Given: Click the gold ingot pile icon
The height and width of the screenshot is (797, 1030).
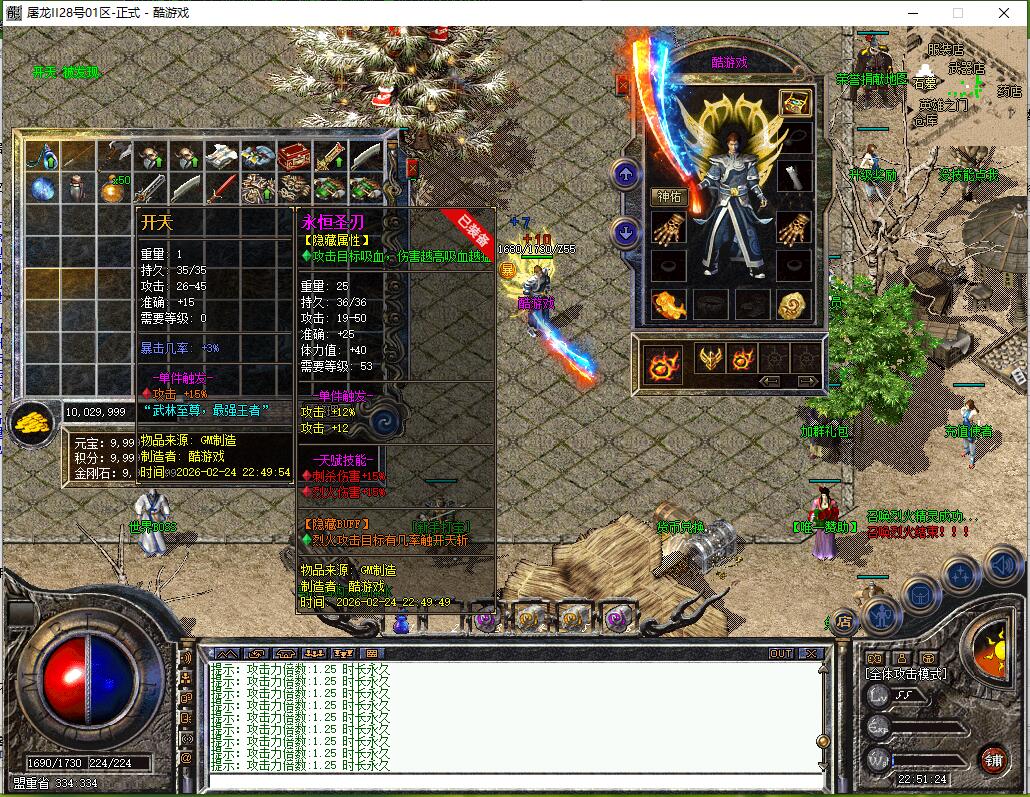Looking at the screenshot, I should (32, 423).
